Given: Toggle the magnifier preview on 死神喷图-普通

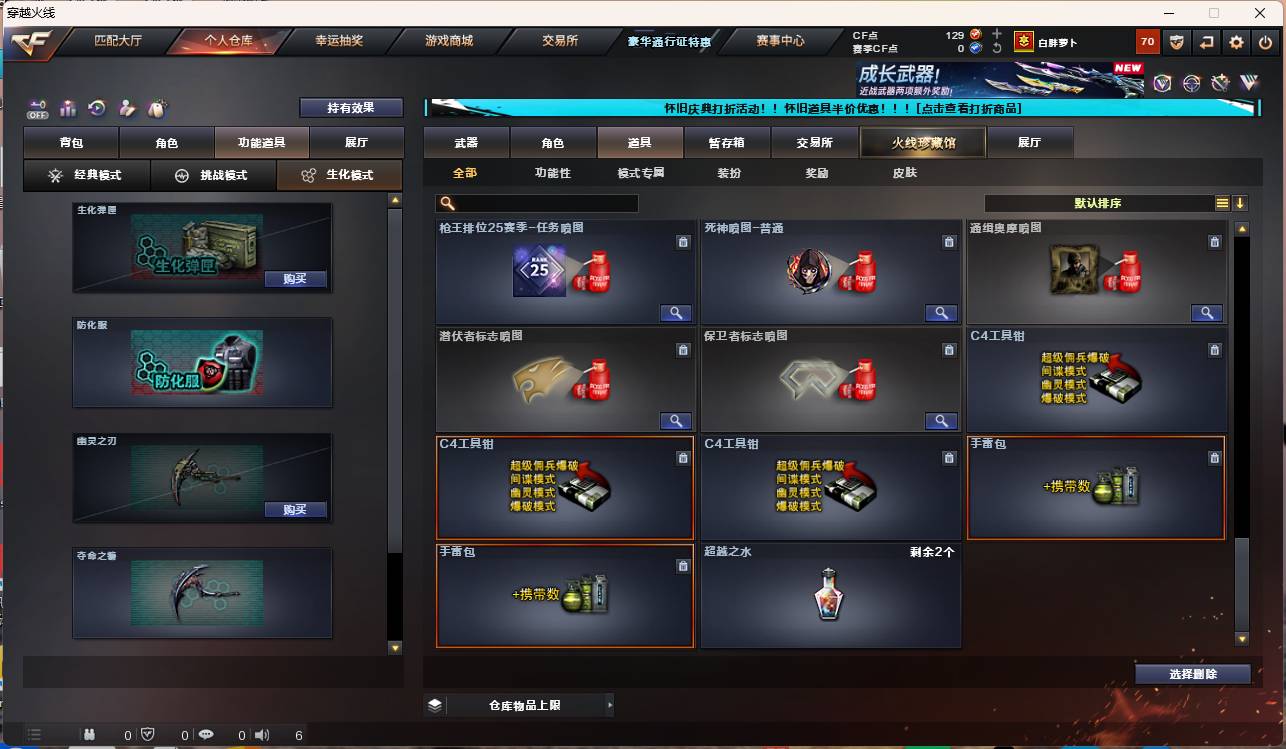Looking at the screenshot, I should [940, 312].
